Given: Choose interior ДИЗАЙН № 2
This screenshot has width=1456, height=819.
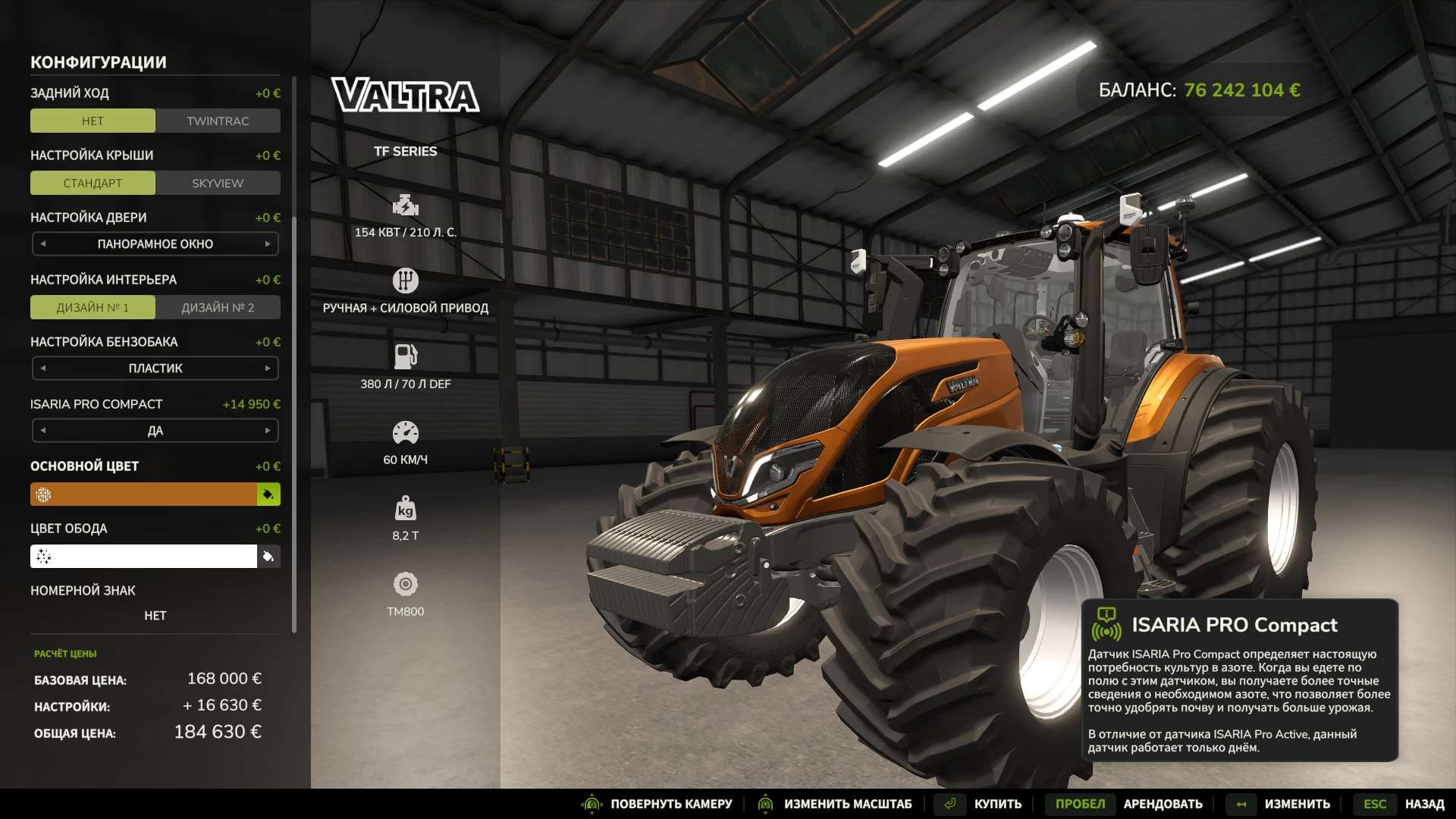Looking at the screenshot, I should (x=218, y=308).
